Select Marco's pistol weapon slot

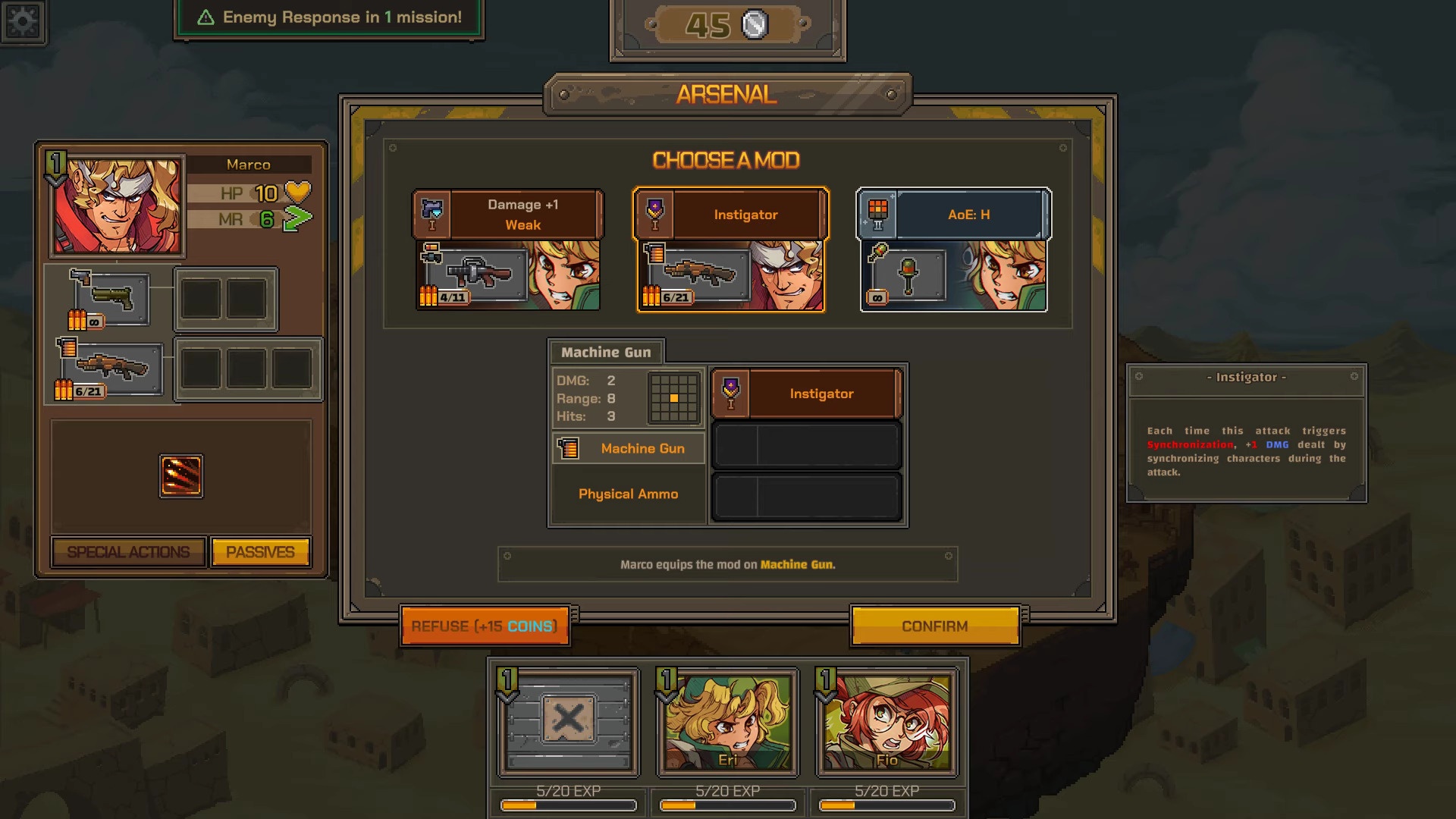pyautogui.click(x=111, y=299)
